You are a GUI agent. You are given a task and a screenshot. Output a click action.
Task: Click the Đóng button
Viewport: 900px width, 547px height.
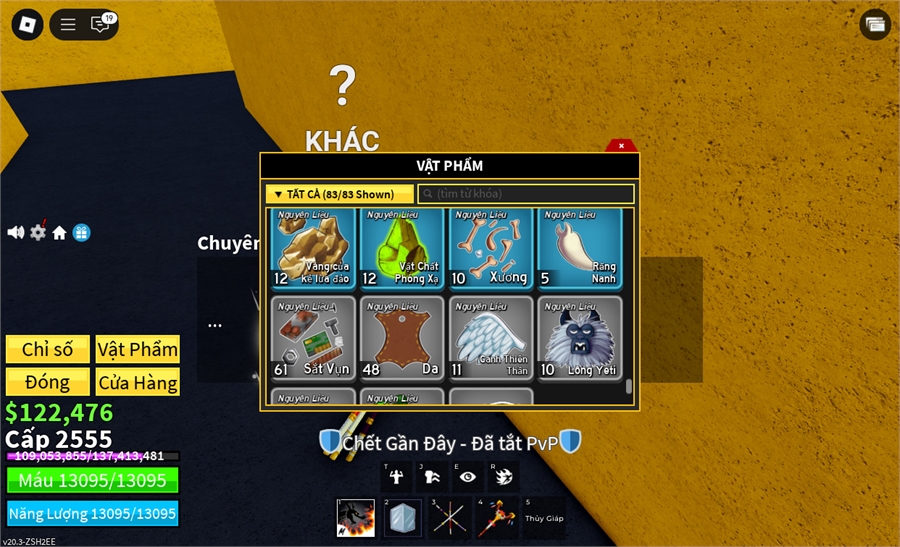[48, 382]
